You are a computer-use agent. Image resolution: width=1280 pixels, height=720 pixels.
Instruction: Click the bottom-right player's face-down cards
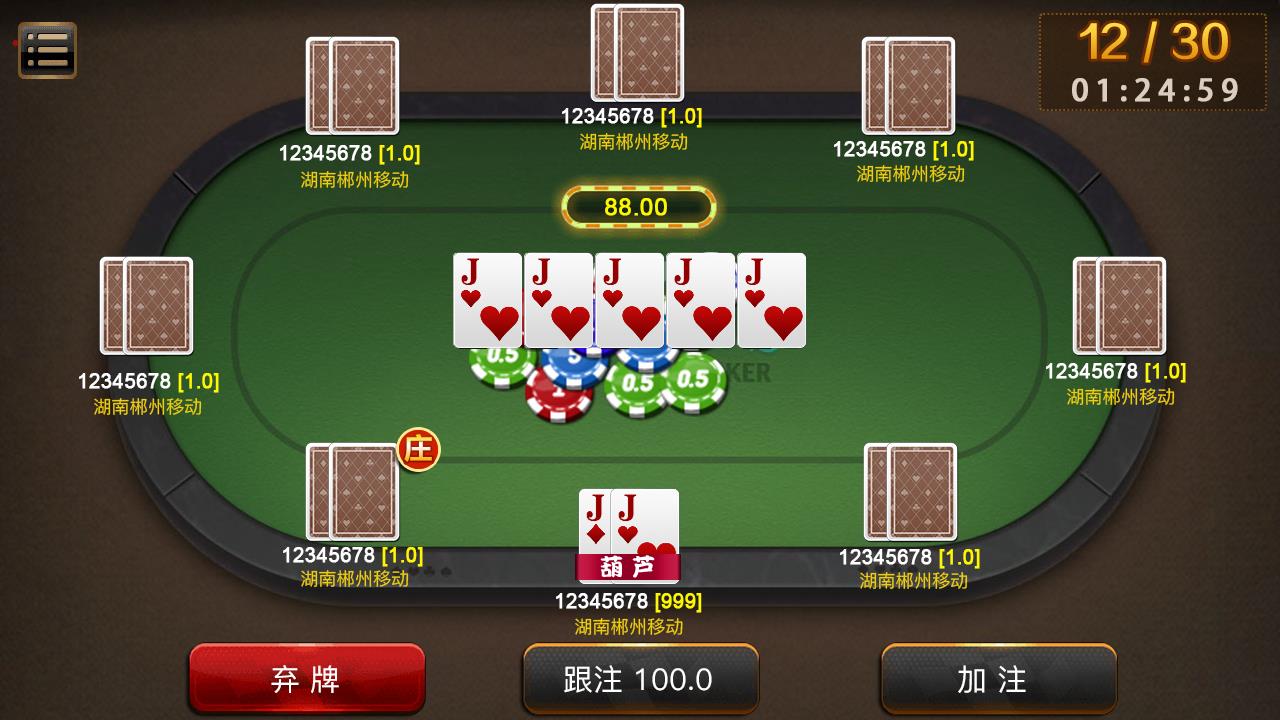909,494
